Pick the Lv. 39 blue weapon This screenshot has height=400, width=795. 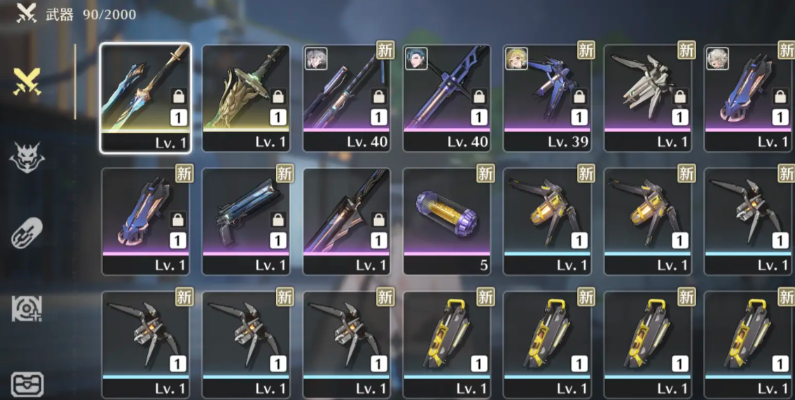click(x=547, y=96)
